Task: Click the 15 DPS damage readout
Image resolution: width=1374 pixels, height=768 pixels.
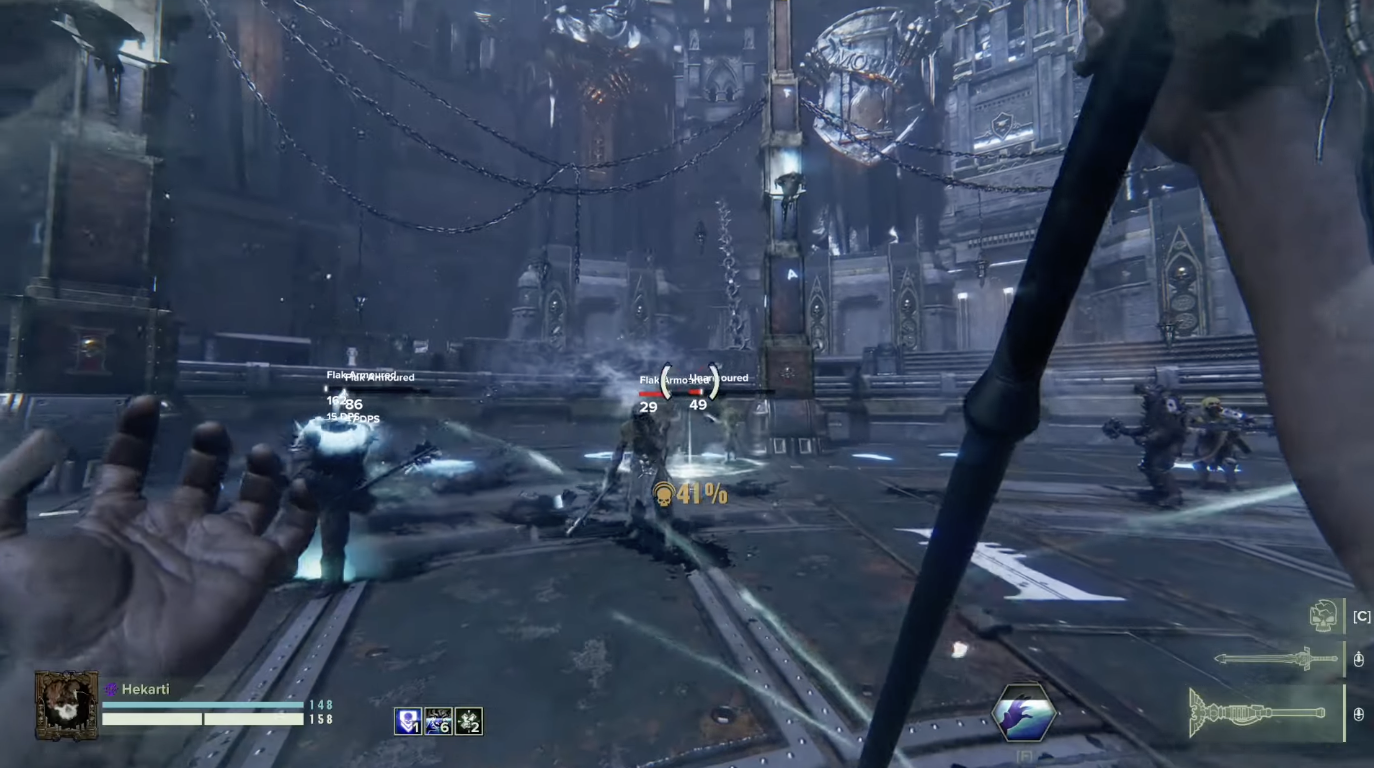Action: [339, 418]
